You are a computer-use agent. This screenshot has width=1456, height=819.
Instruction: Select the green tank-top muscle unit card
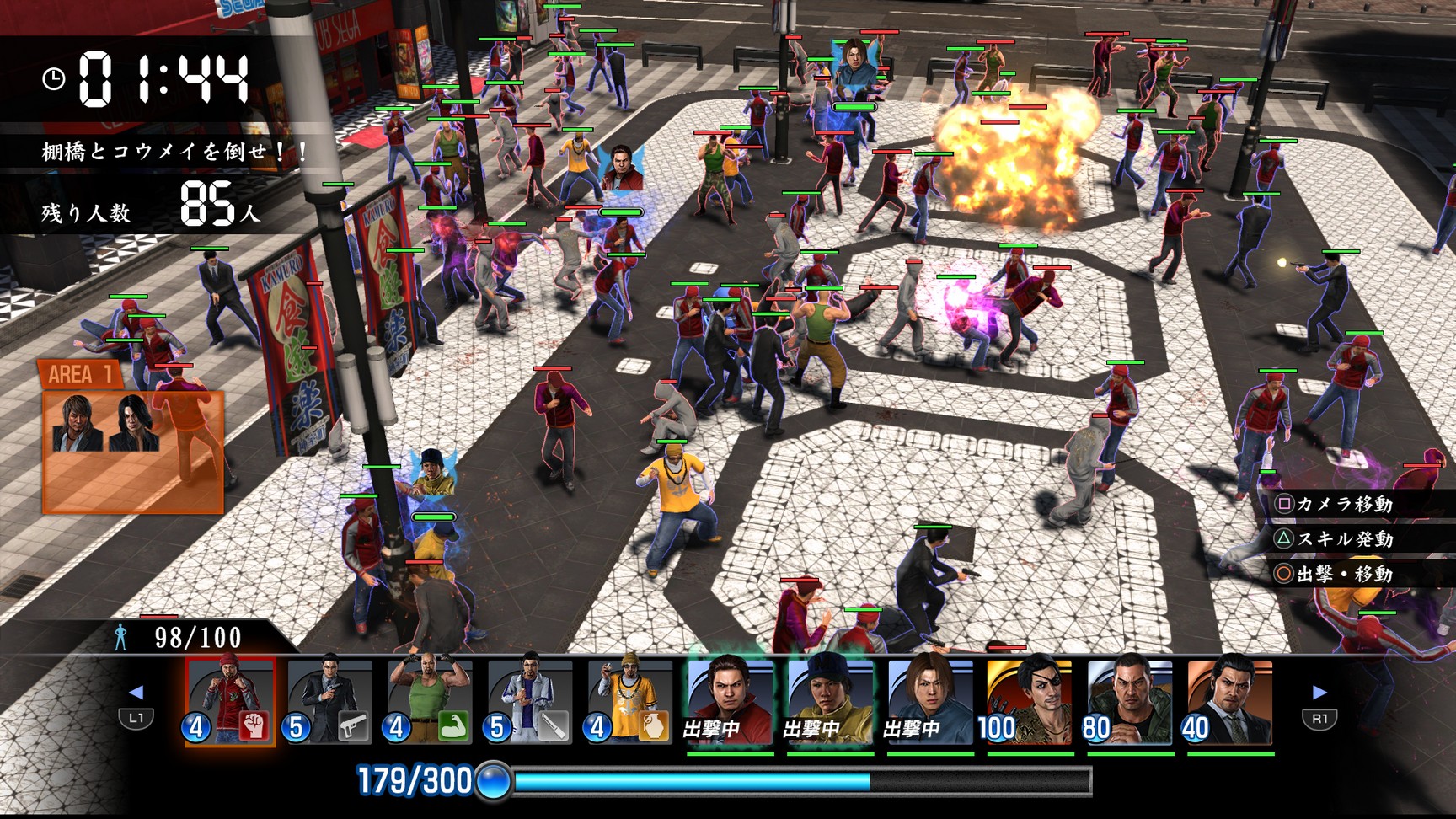coord(431,701)
